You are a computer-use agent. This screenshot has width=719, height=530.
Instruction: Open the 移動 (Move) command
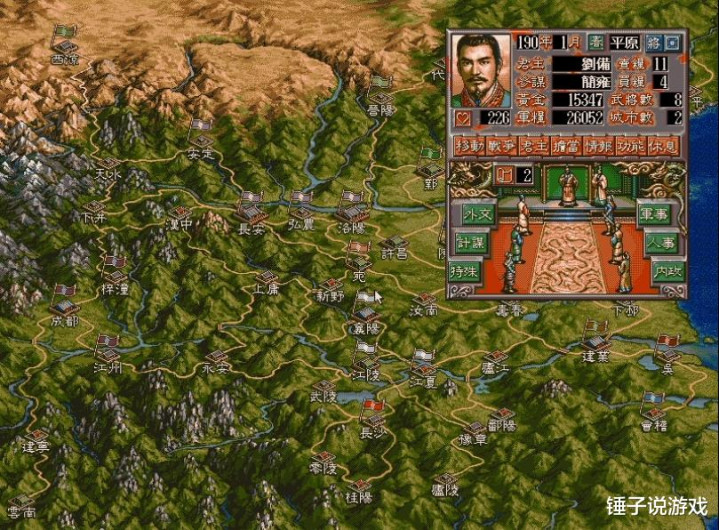(468, 146)
